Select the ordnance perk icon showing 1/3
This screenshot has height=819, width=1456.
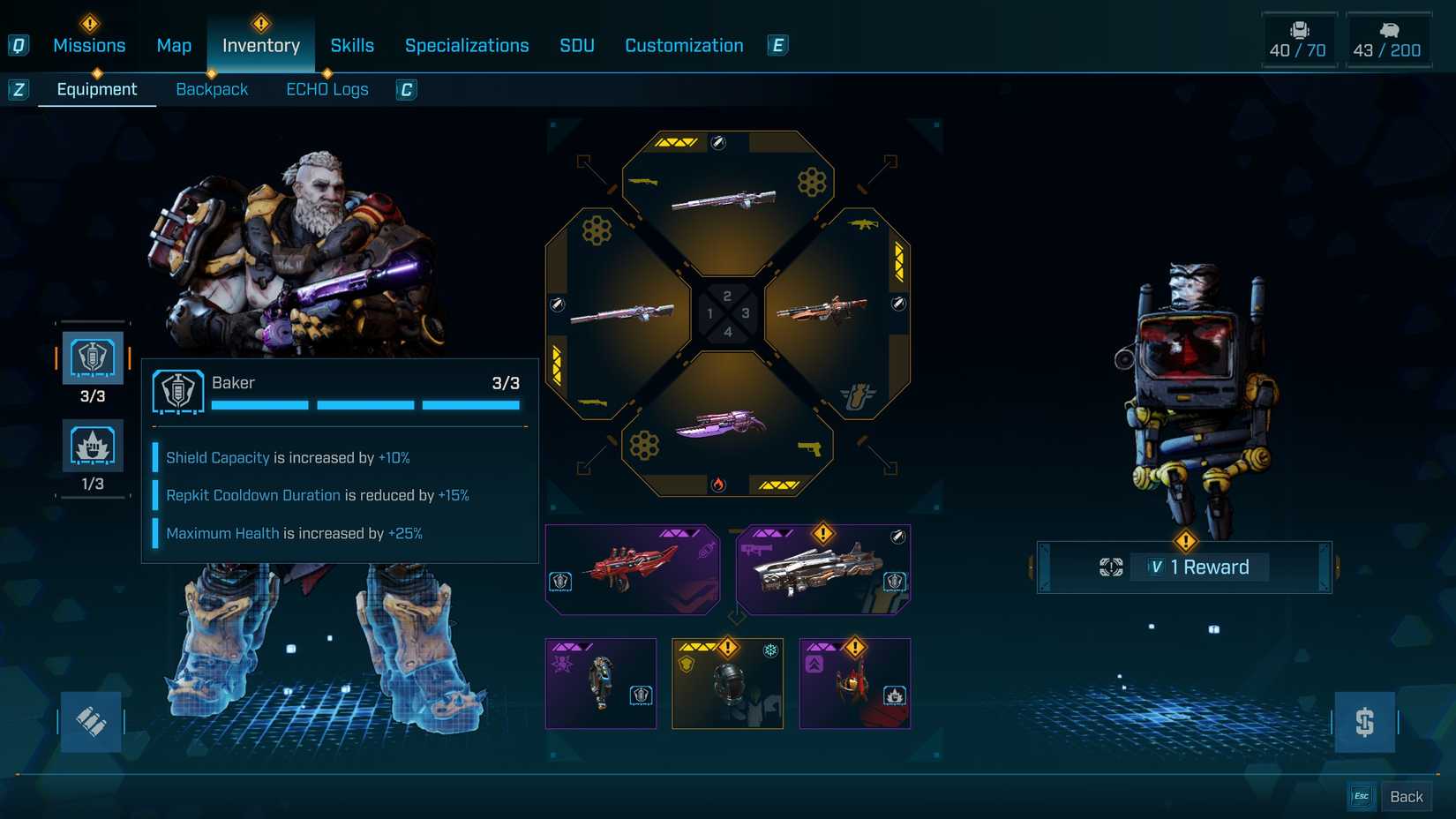pos(93,447)
